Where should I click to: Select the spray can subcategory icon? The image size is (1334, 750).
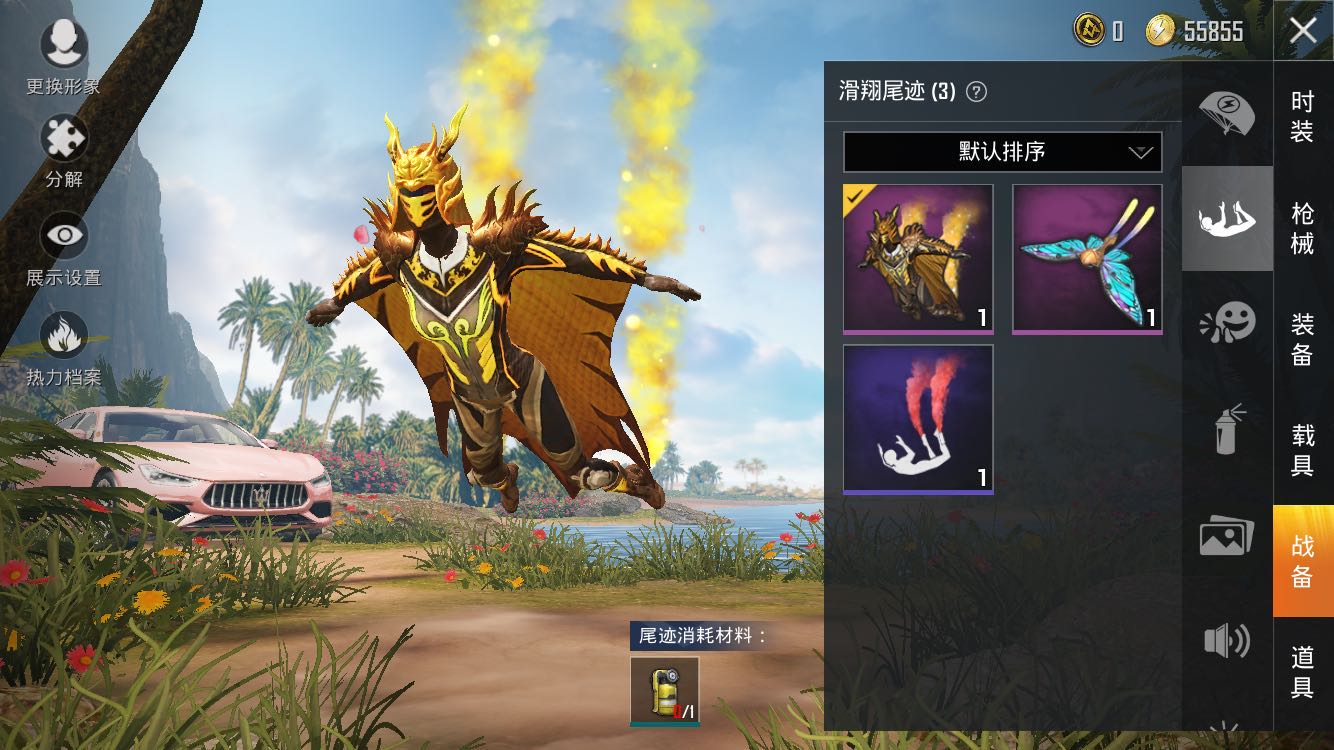[1227, 430]
